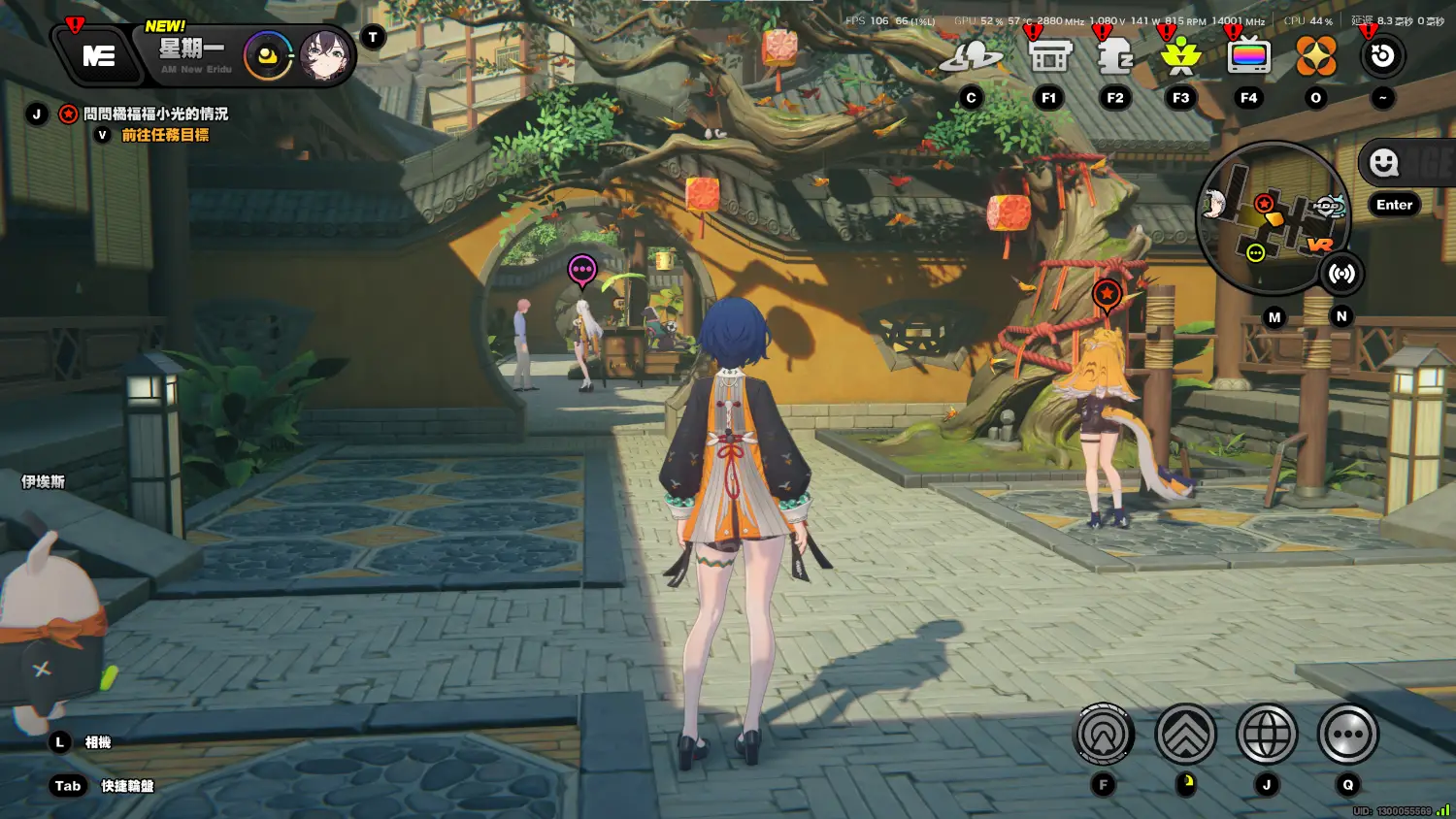Open the figure with Z badge icon
This screenshot has height=819, width=1456.
(1115, 57)
